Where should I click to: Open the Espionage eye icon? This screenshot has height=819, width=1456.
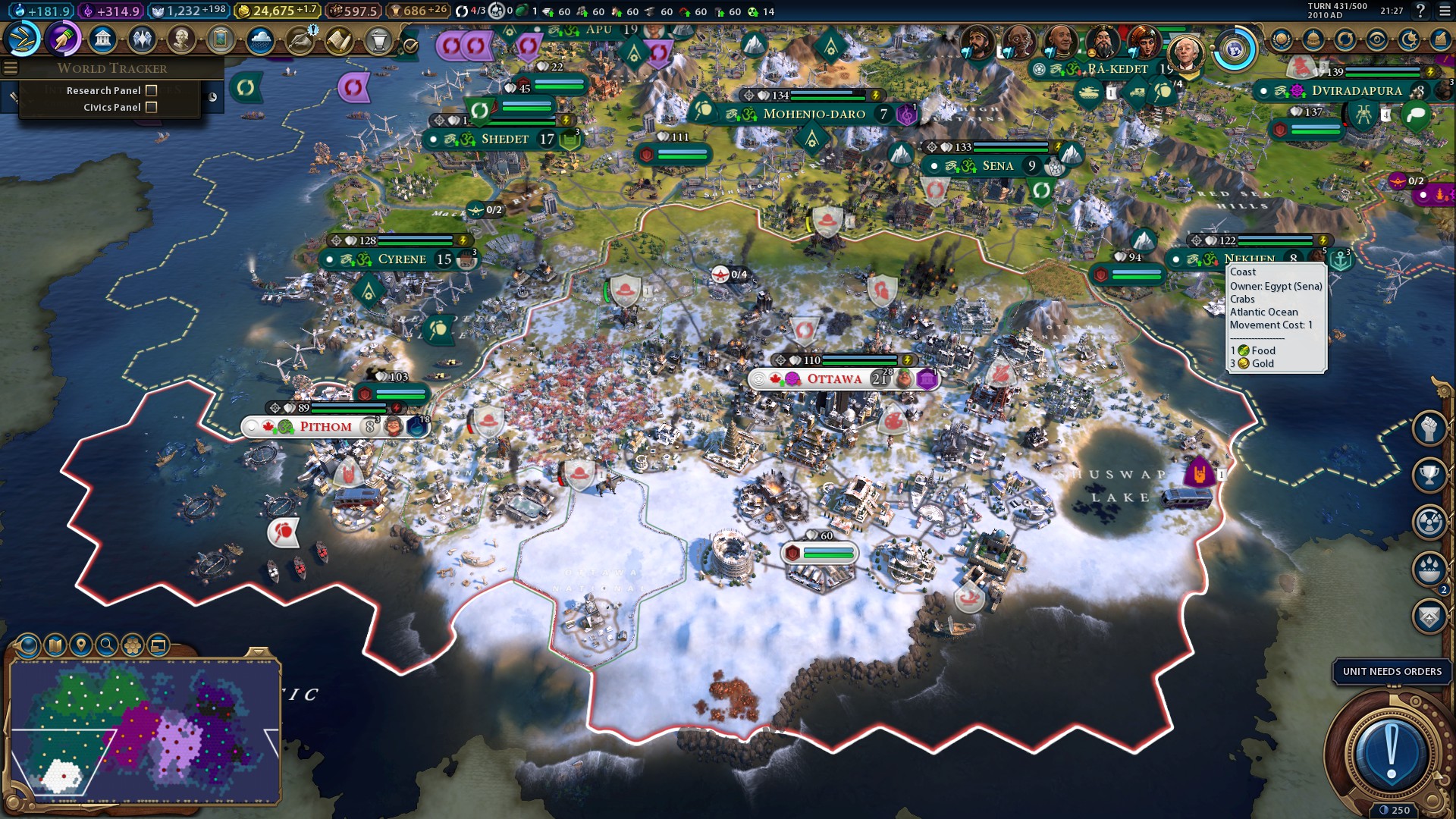tap(1377, 39)
